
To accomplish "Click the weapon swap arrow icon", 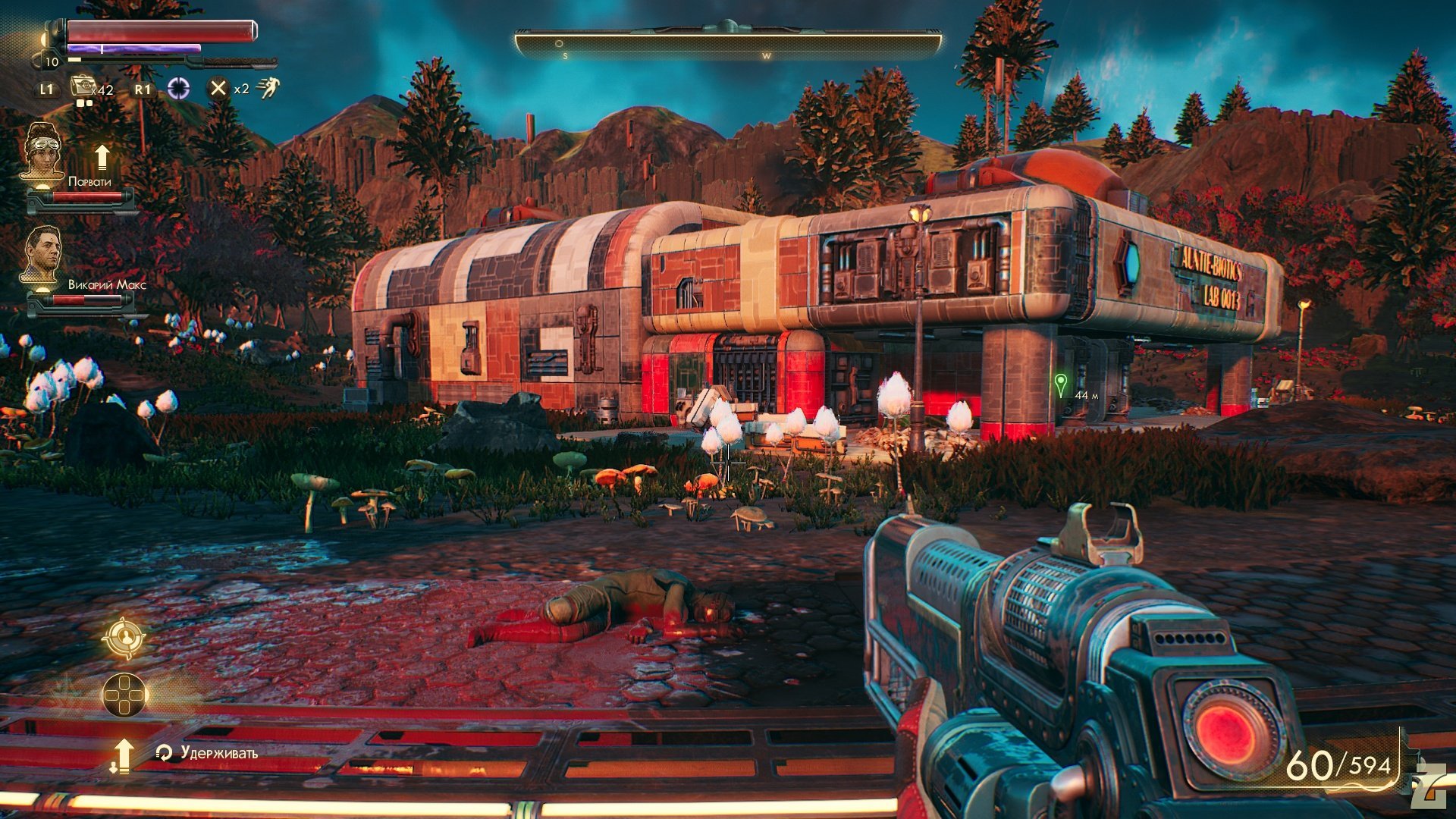I will [122, 756].
